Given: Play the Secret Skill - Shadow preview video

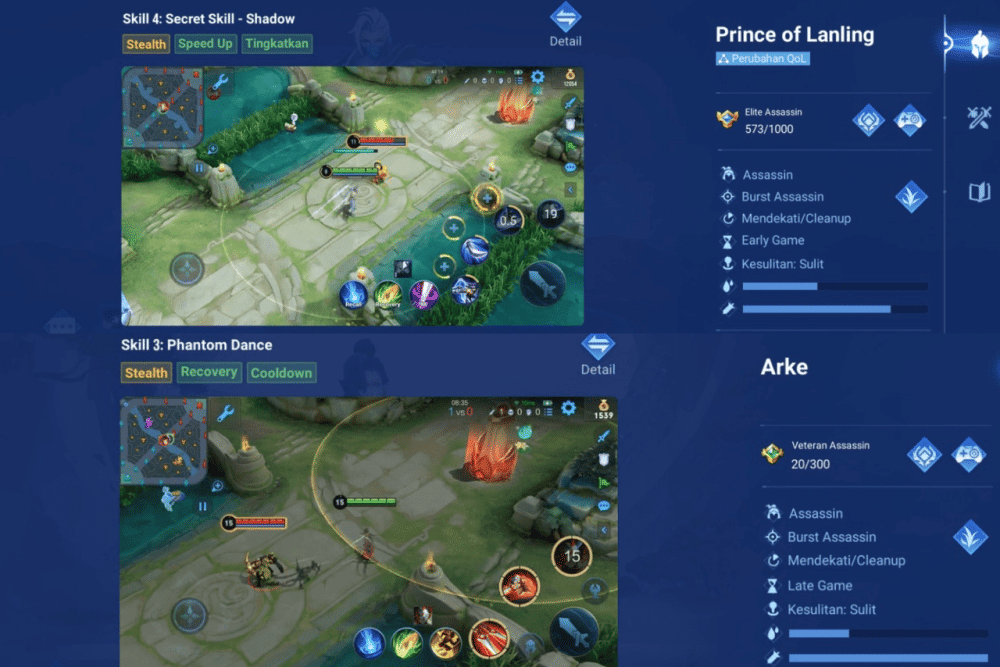Looking at the screenshot, I should click(352, 196).
